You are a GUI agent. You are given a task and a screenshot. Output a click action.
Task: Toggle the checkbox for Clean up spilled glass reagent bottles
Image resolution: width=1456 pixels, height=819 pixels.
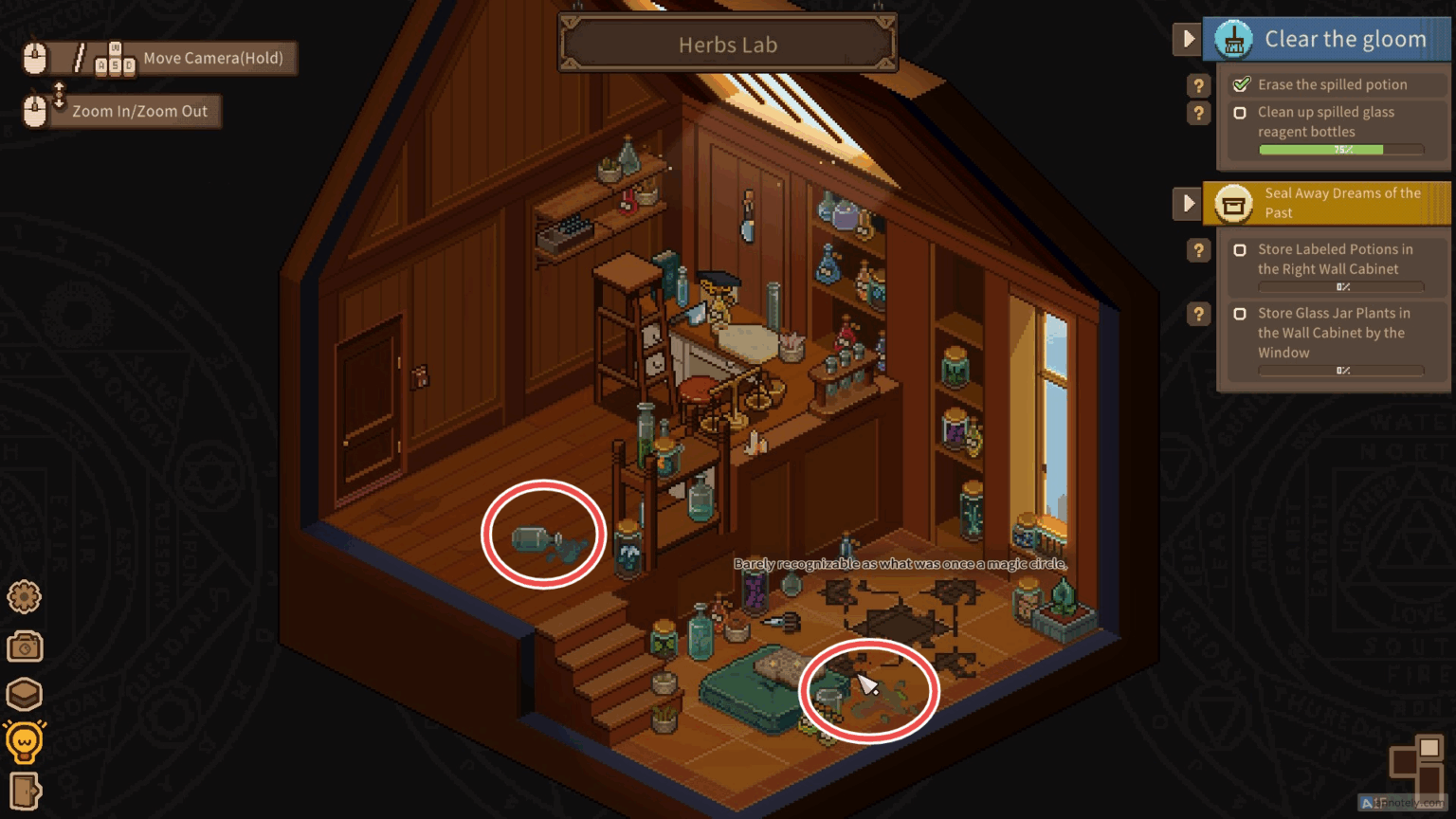coord(1242,112)
